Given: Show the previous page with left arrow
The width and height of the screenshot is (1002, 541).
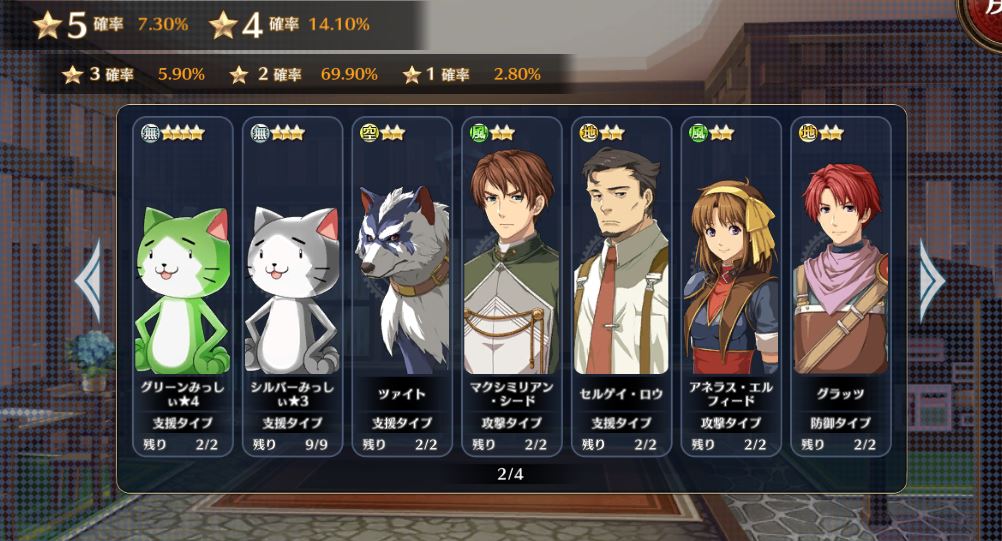Looking at the screenshot, I should (x=88, y=281).
